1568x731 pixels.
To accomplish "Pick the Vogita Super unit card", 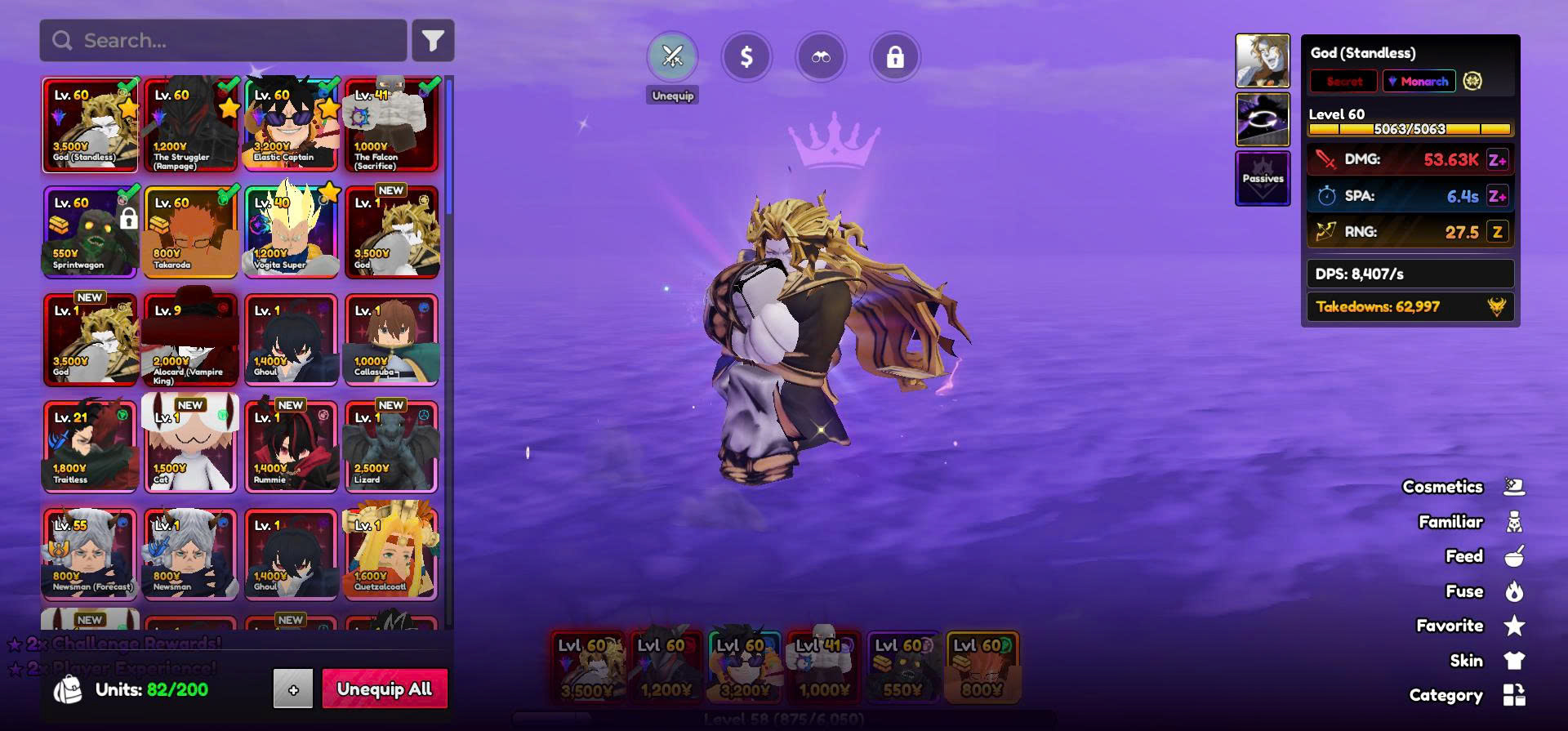I will [x=291, y=232].
